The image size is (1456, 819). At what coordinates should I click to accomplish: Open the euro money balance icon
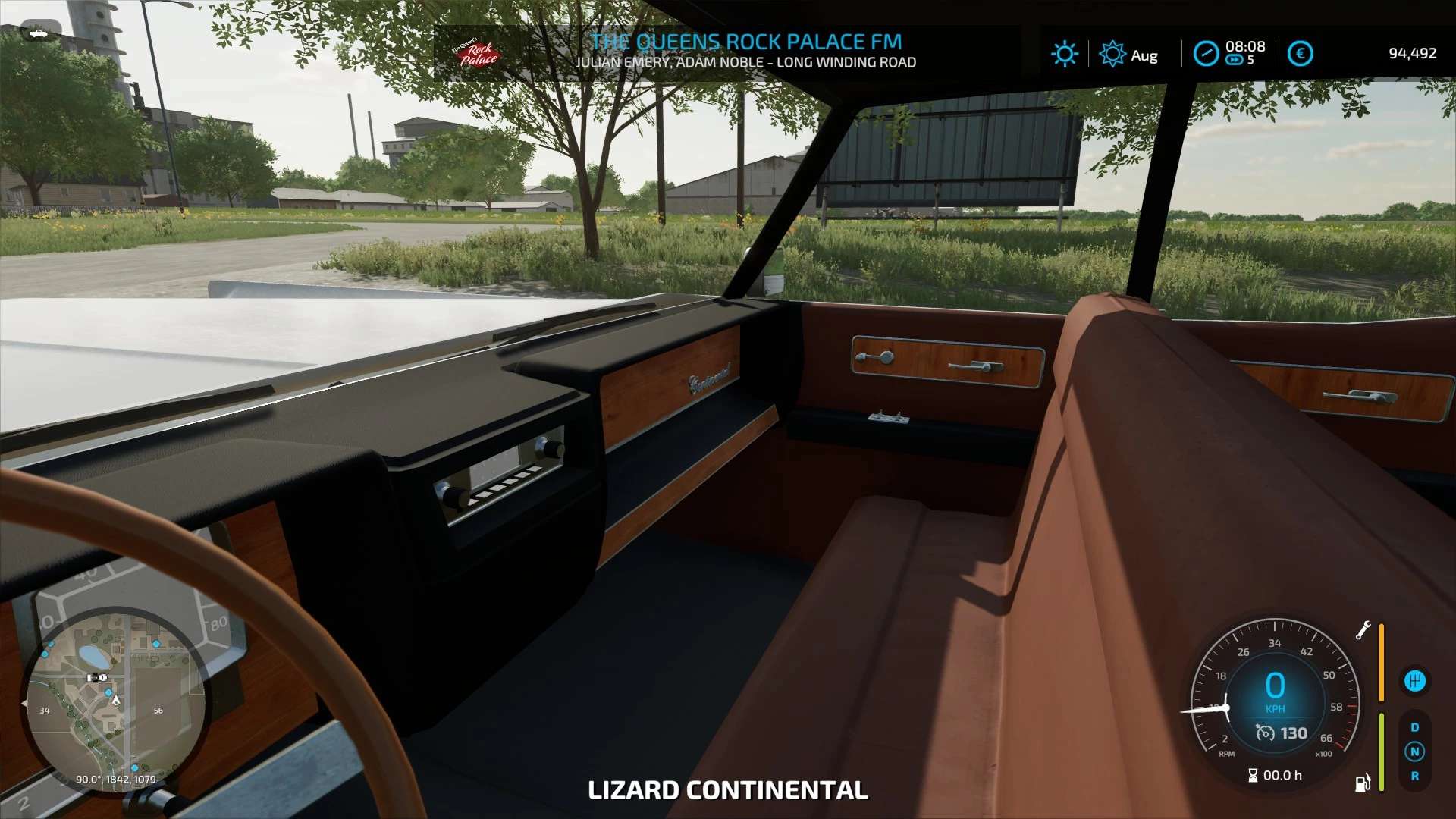pyautogui.click(x=1300, y=54)
